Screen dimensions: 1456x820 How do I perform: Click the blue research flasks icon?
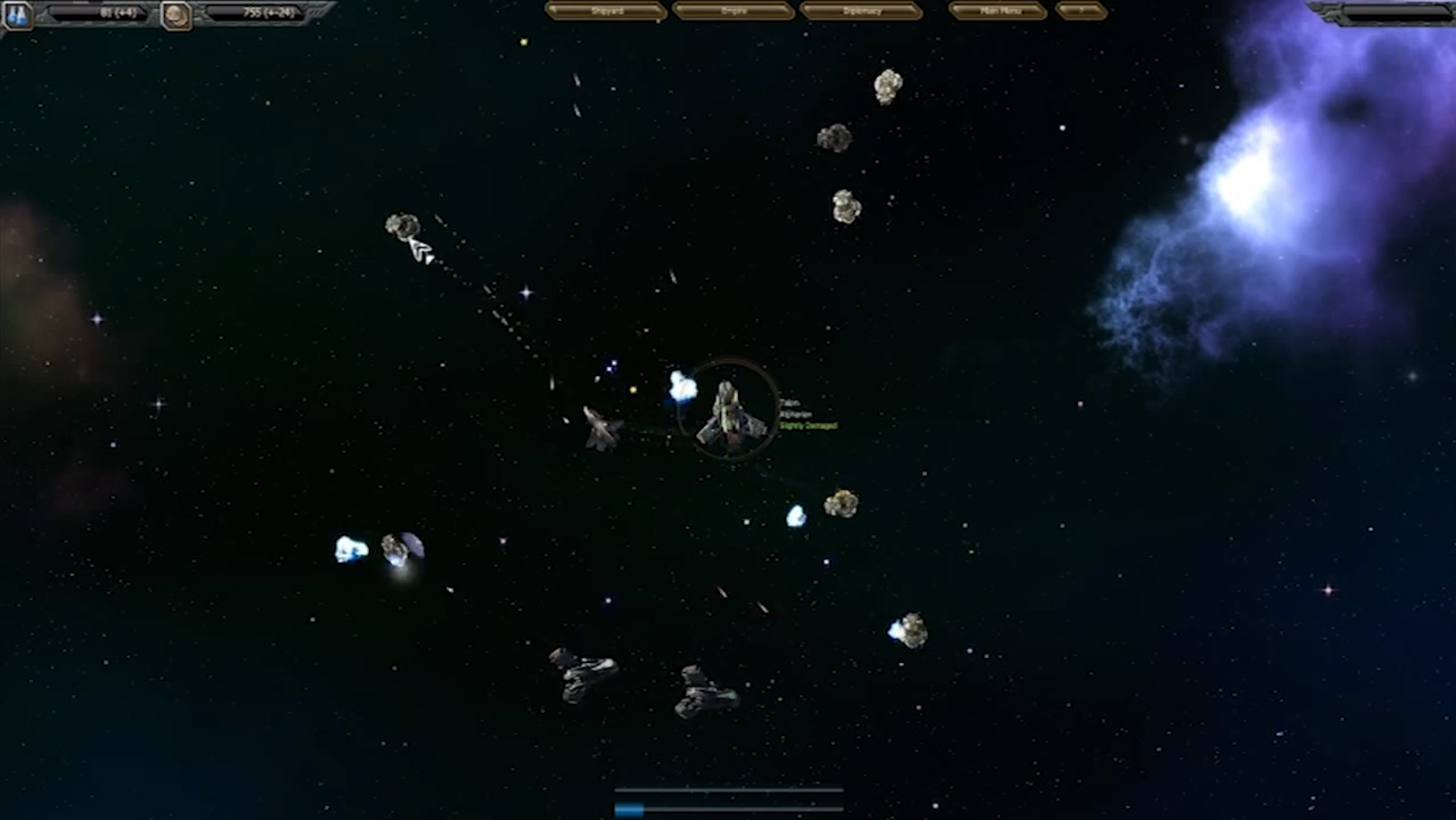[17, 15]
